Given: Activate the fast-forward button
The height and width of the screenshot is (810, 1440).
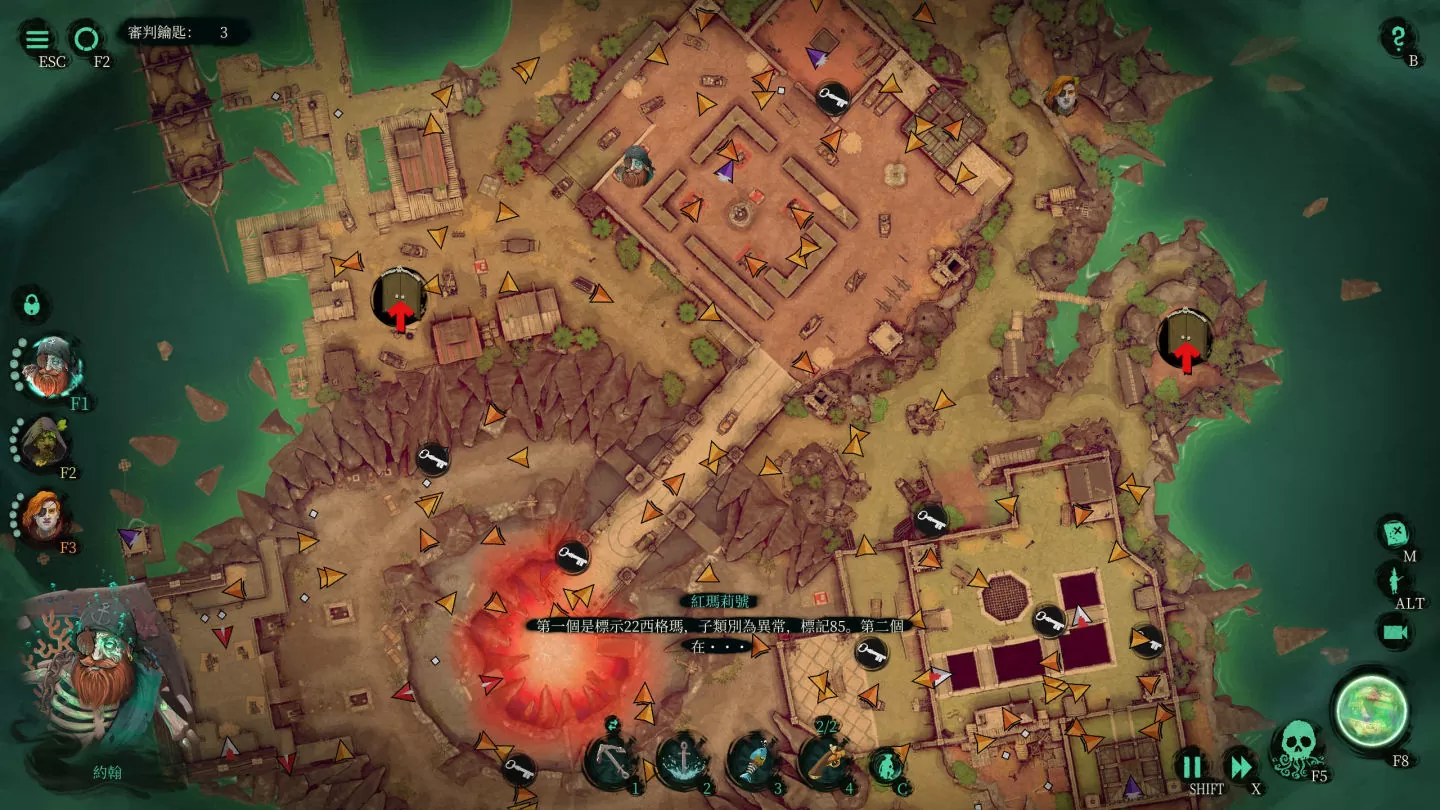Looking at the screenshot, I should click(1241, 767).
